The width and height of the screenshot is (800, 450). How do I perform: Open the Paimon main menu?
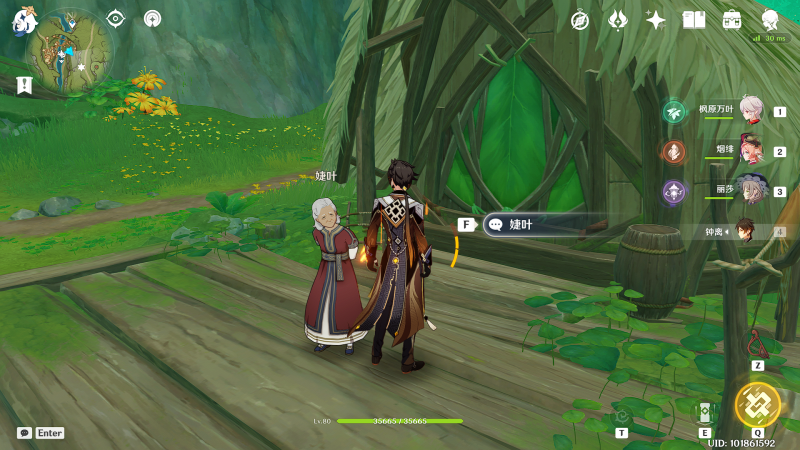point(22,20)
